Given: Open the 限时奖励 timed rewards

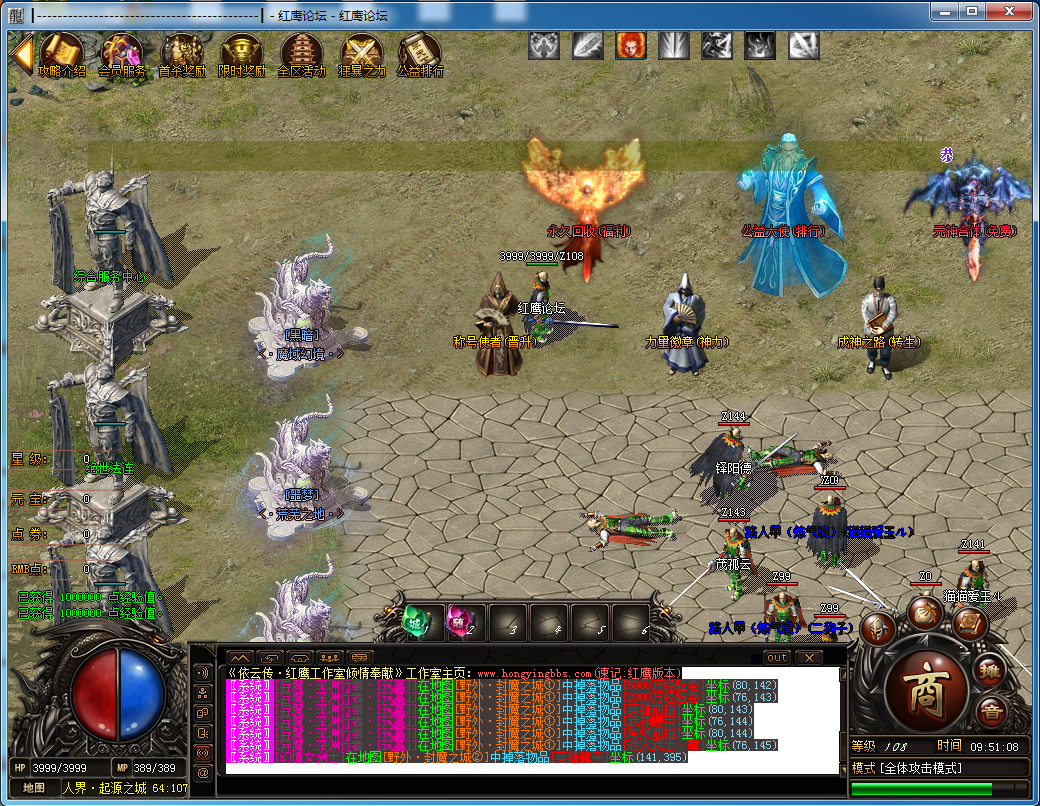Looking at the screenshot, I should tap(242, 54).
